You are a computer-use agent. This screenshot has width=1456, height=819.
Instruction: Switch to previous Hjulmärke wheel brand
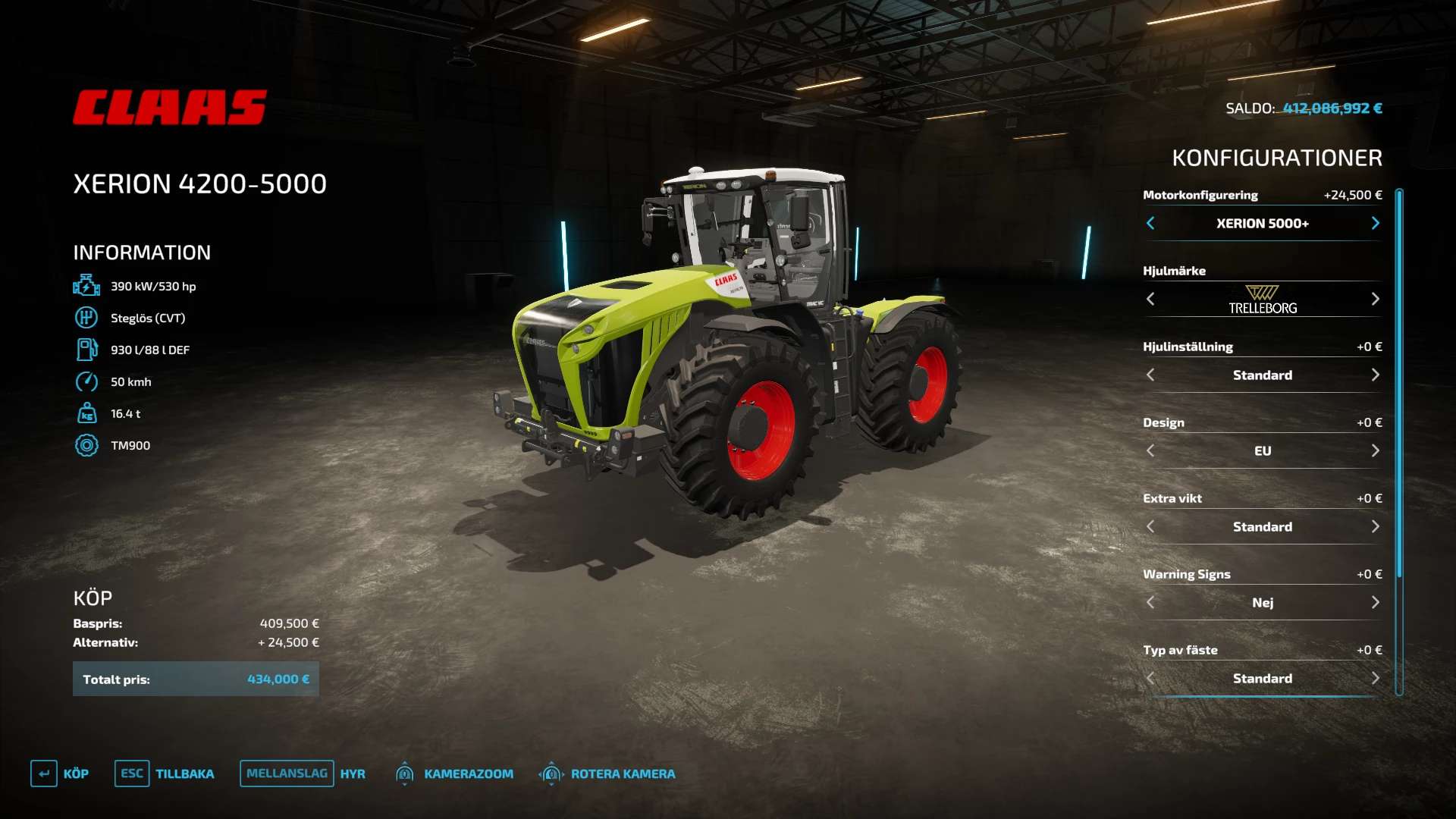[x=1150, y=299]
